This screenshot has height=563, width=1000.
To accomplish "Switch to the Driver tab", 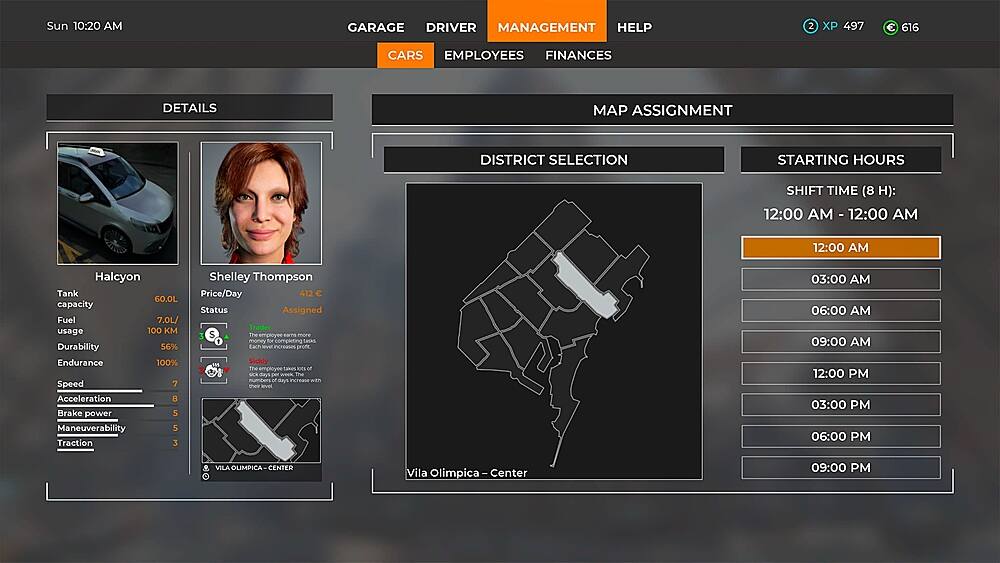I will pyautogui.click(x=451, y=27).
